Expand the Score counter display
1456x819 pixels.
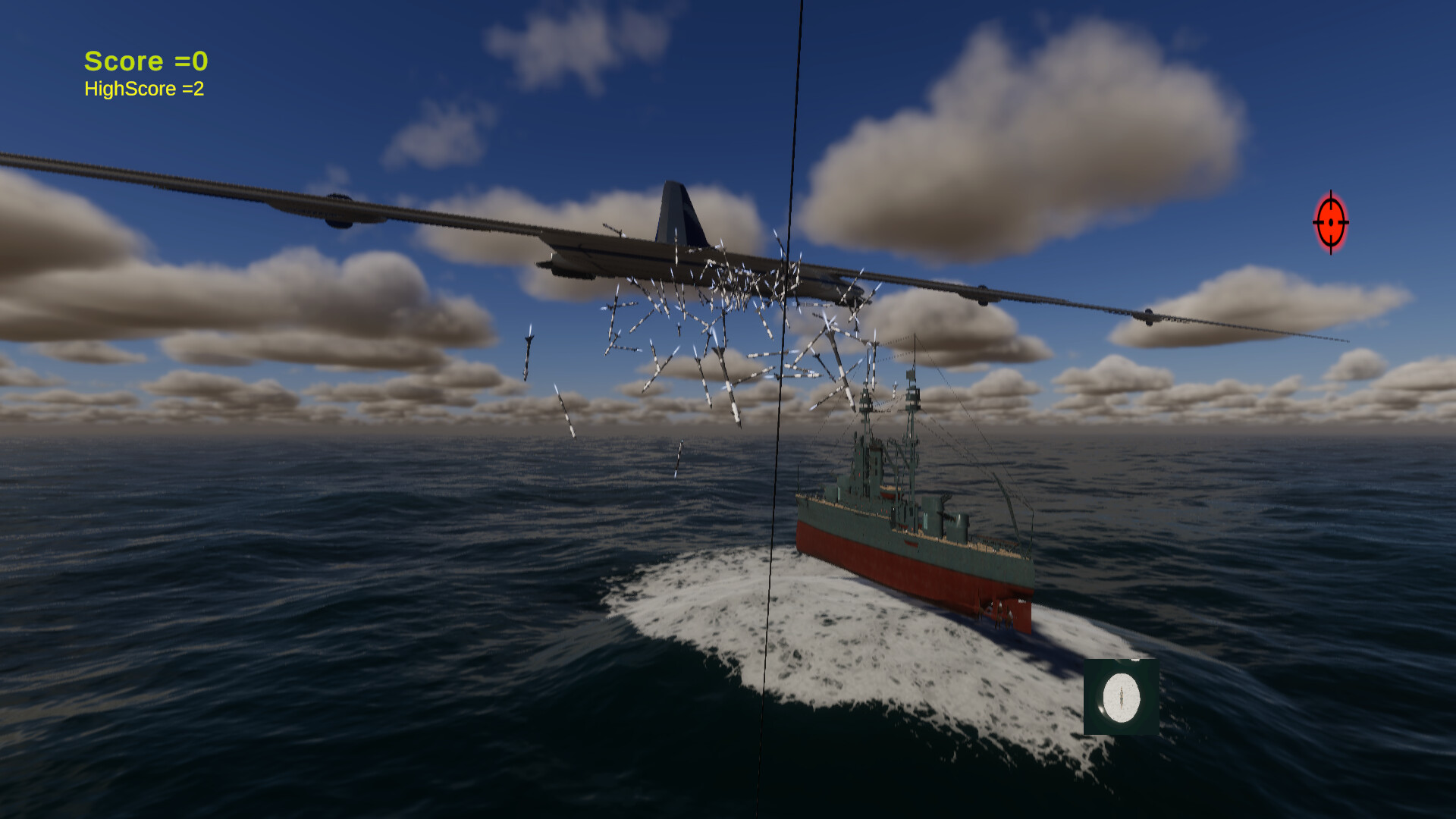tap(146, 61)
